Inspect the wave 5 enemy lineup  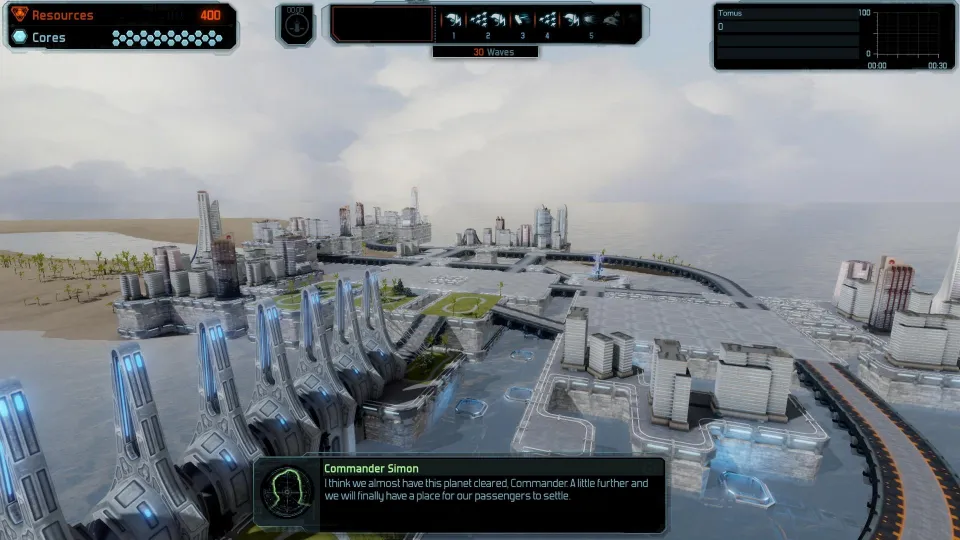(x=591, y=20)
